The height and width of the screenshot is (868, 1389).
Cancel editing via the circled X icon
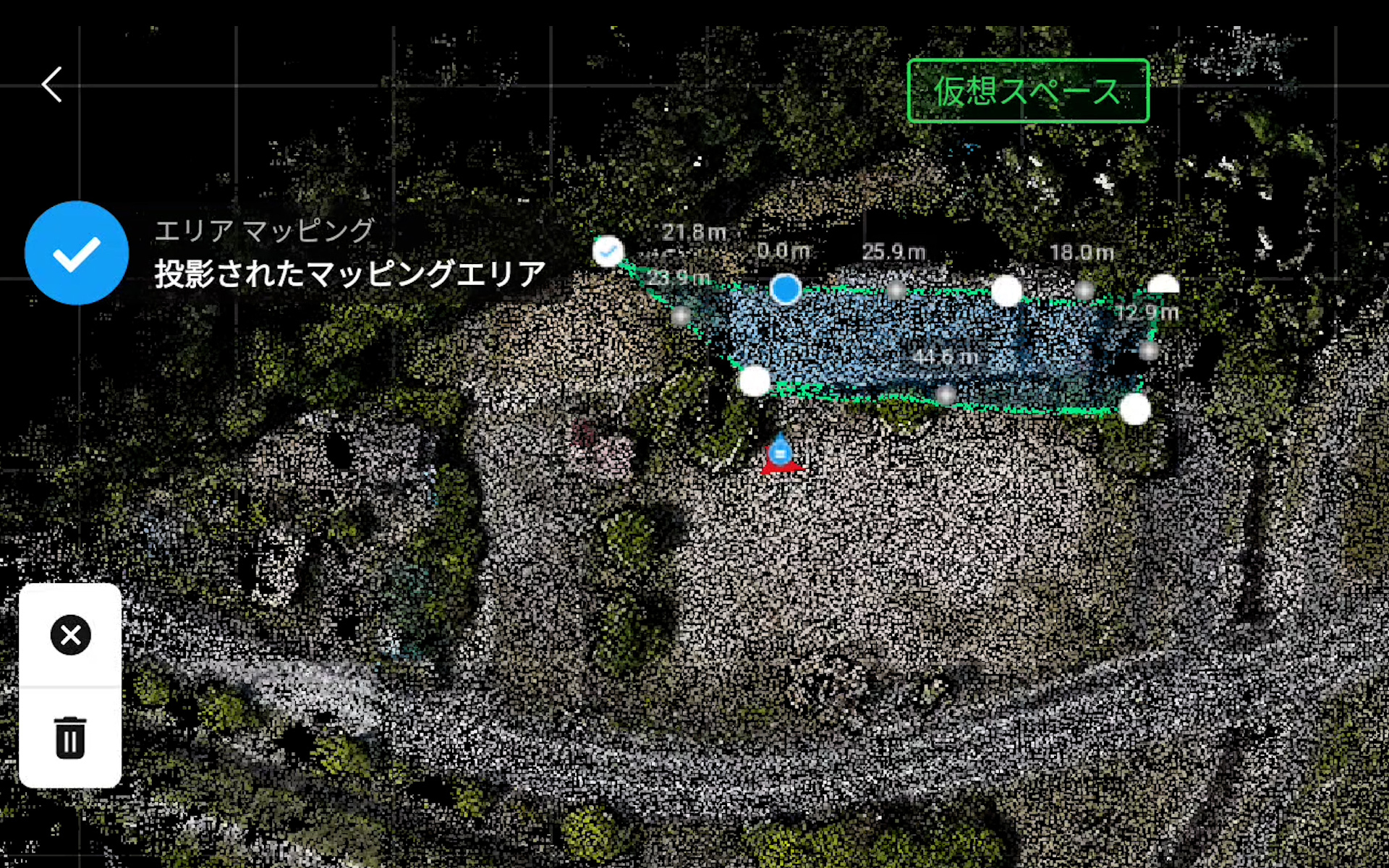tap(69, 635)
